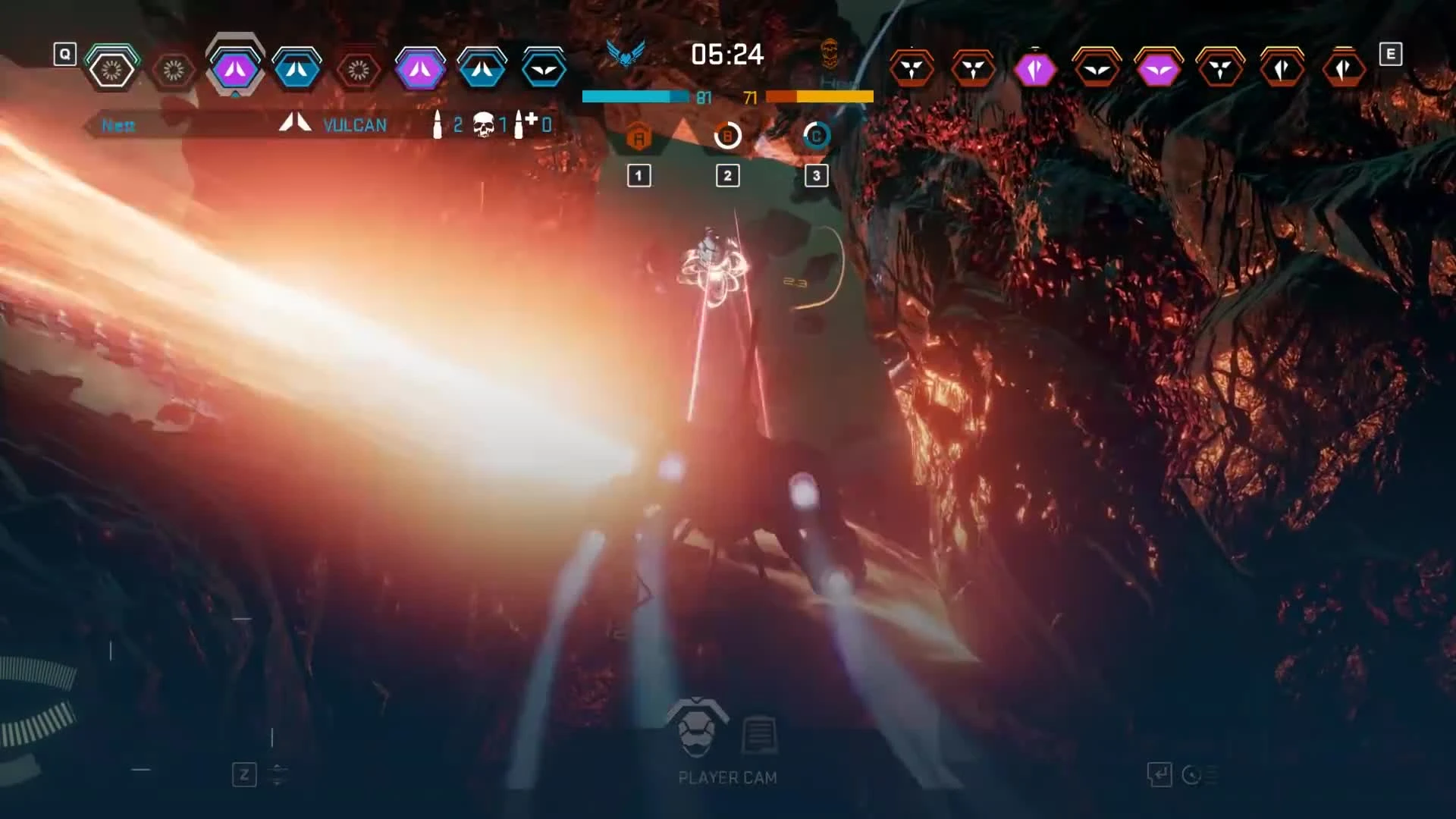Click the Nett player name banner
Screen dimensions: 1456x819
(x=118, y=125)
